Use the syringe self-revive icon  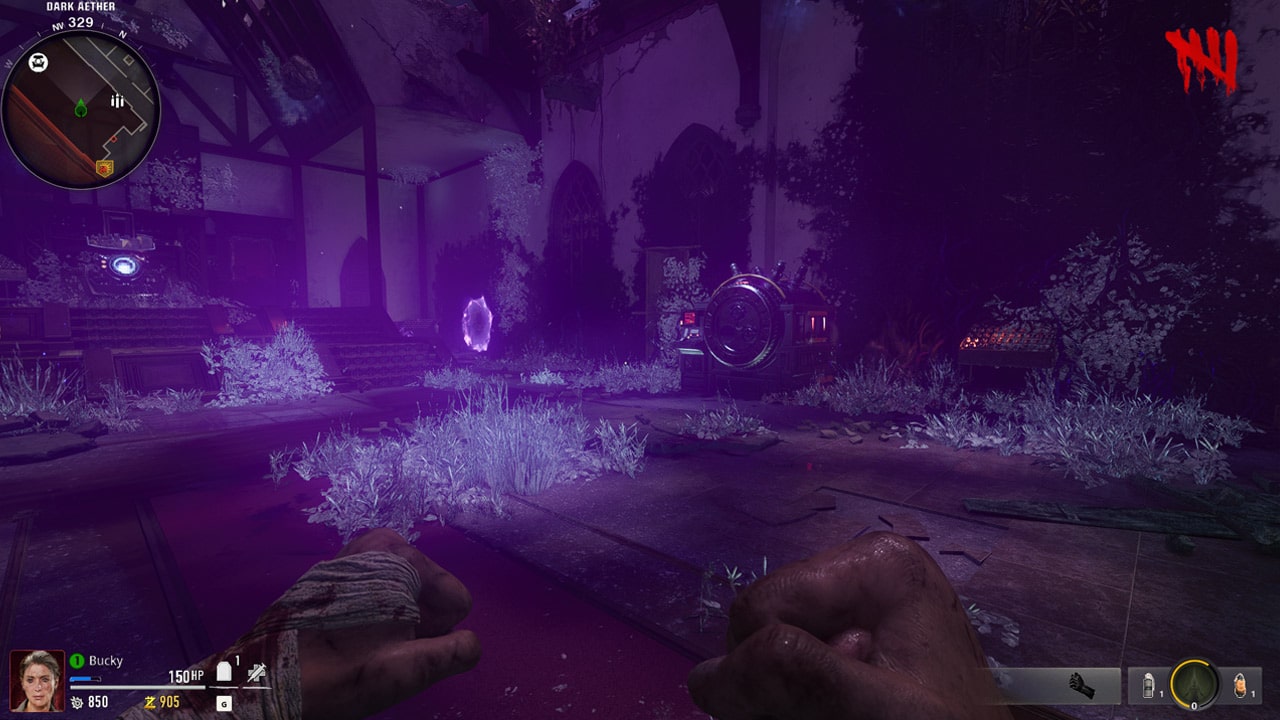[257, 672]
